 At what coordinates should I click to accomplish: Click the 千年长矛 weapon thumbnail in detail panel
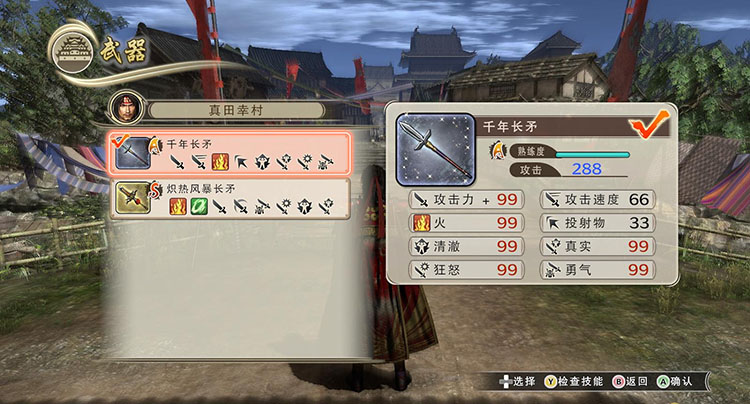(435, 146)
